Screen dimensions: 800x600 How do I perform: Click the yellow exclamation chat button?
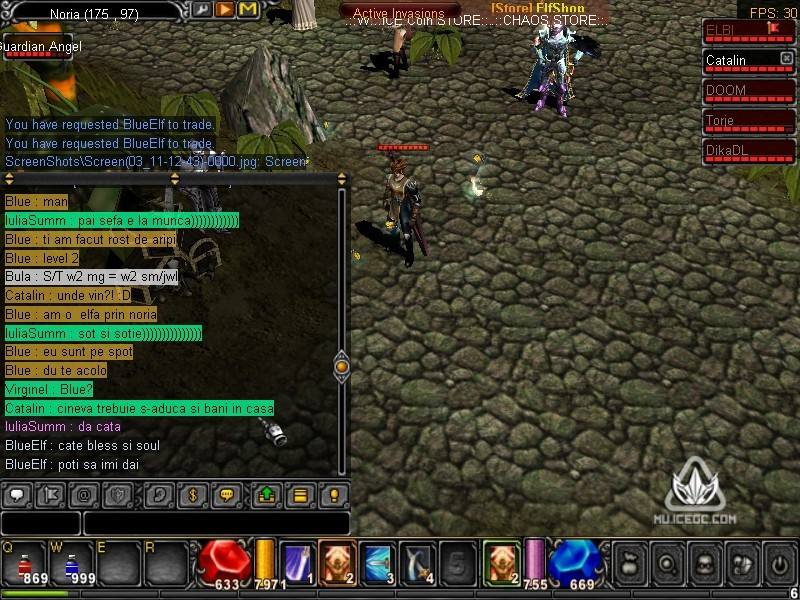click(x=333, y=495)
